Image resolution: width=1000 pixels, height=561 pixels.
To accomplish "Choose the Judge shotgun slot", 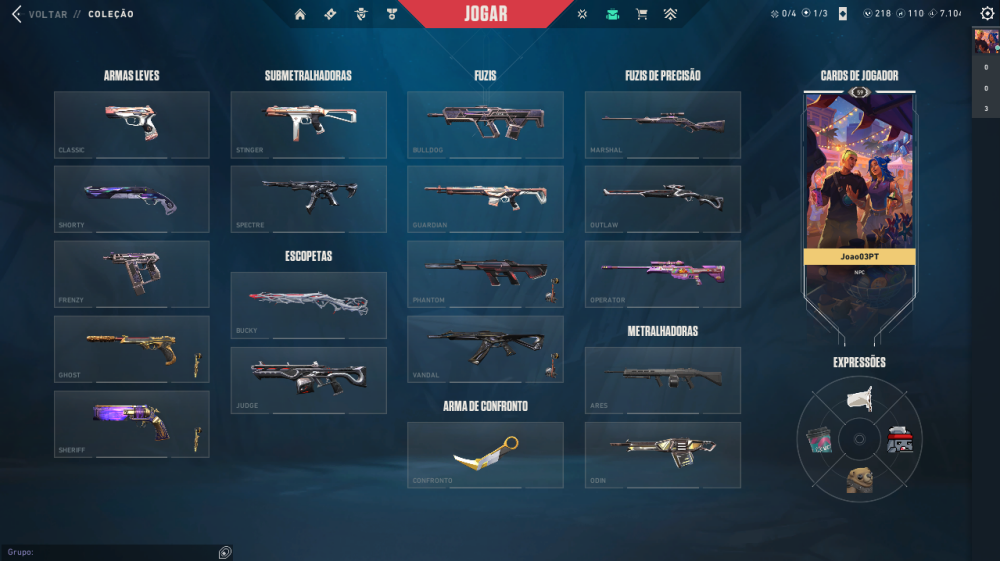I will tap(308, 380).
